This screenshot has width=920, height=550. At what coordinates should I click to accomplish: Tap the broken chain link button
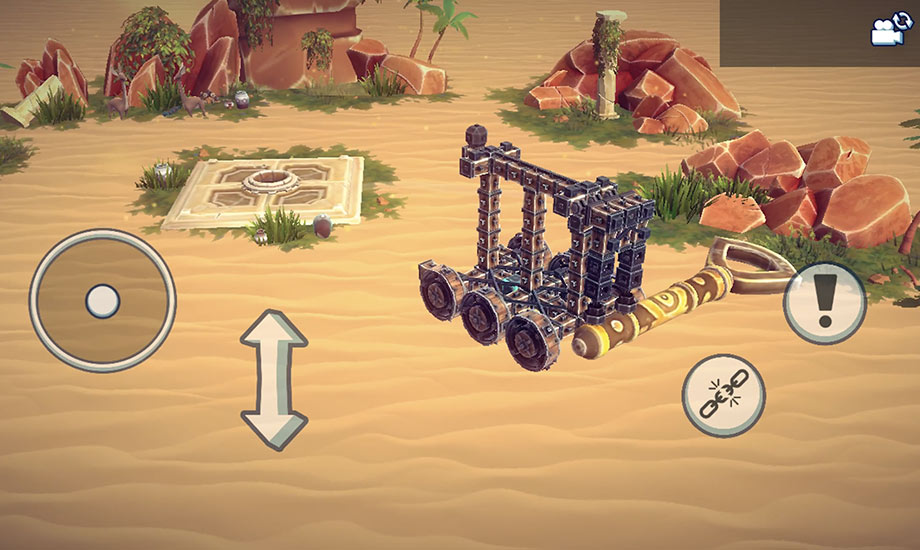[722, 395]
